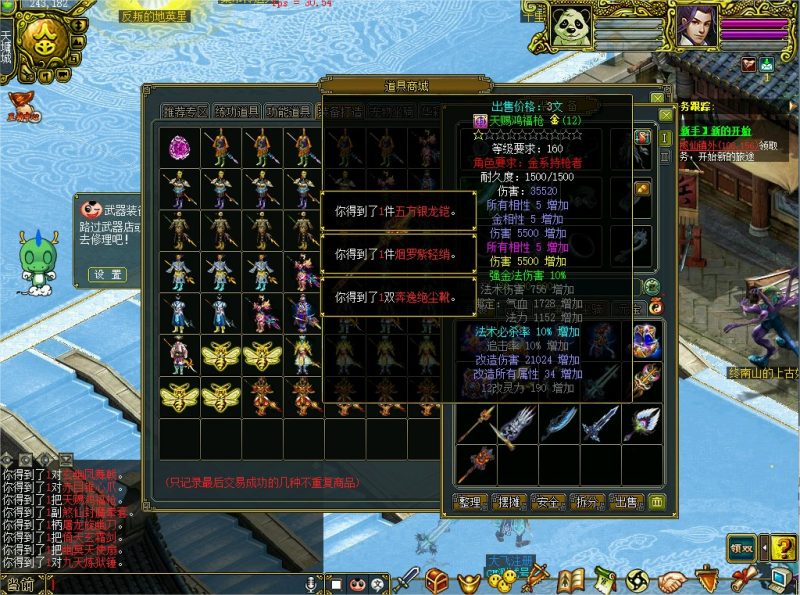Click the 设置 button in the helper bubble
This screenshot has height=595, width=800.
tap(107, 274)
